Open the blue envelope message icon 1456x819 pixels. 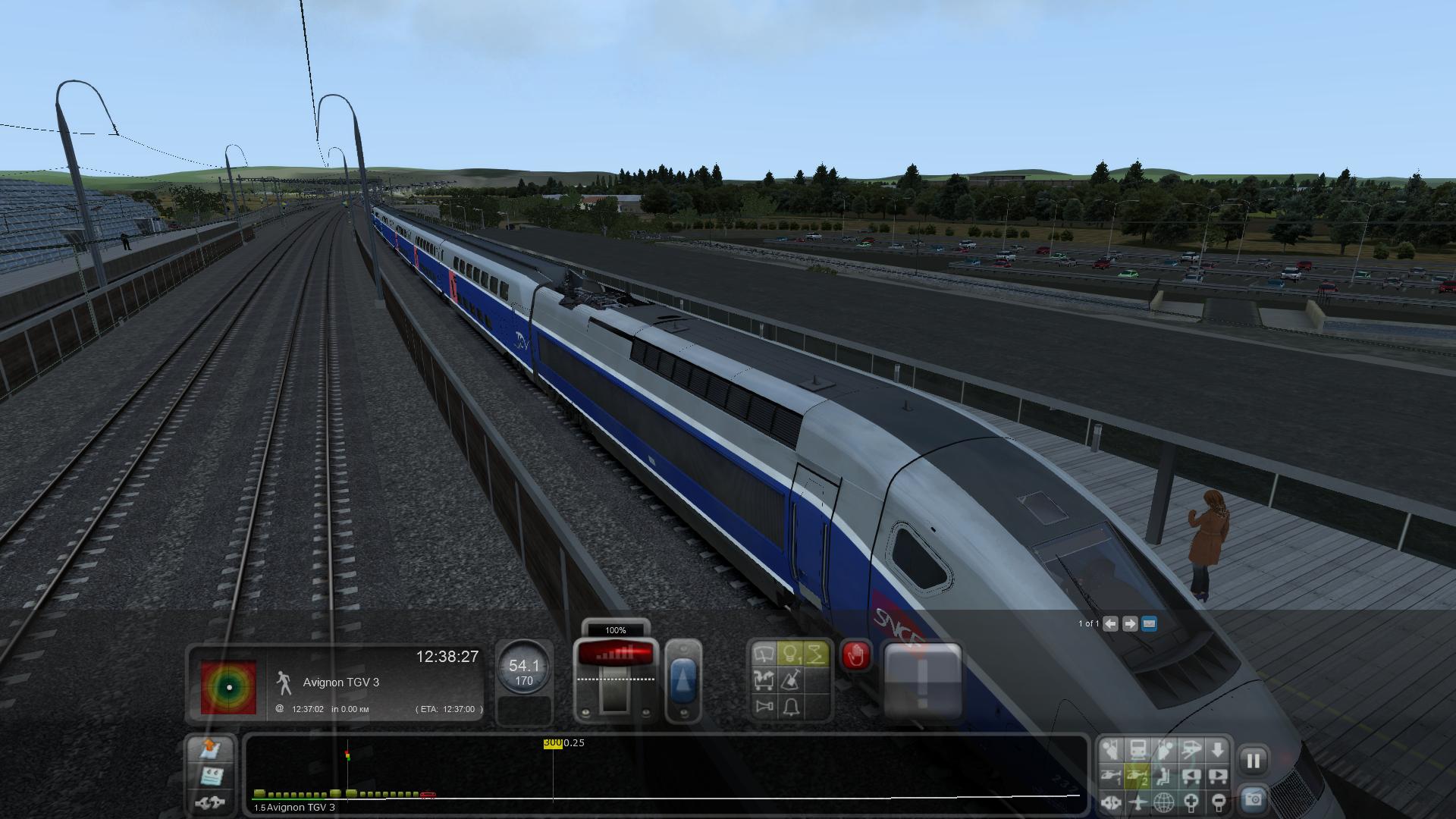[1149, 623]
